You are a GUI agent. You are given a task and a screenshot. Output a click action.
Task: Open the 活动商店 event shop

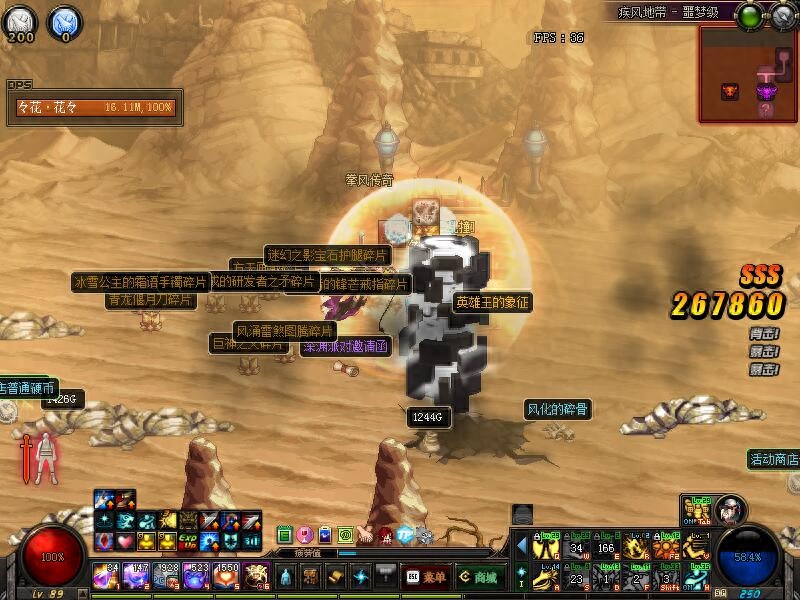775,459
